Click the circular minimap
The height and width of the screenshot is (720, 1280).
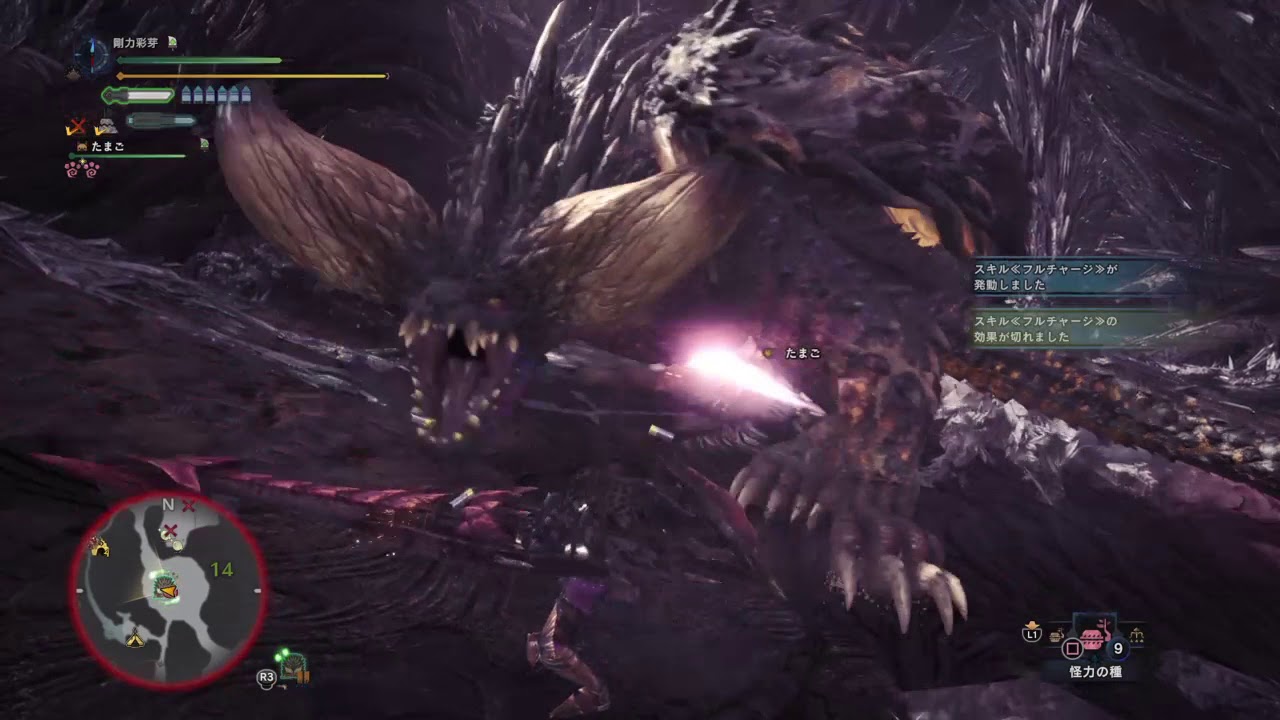point(168,591)
